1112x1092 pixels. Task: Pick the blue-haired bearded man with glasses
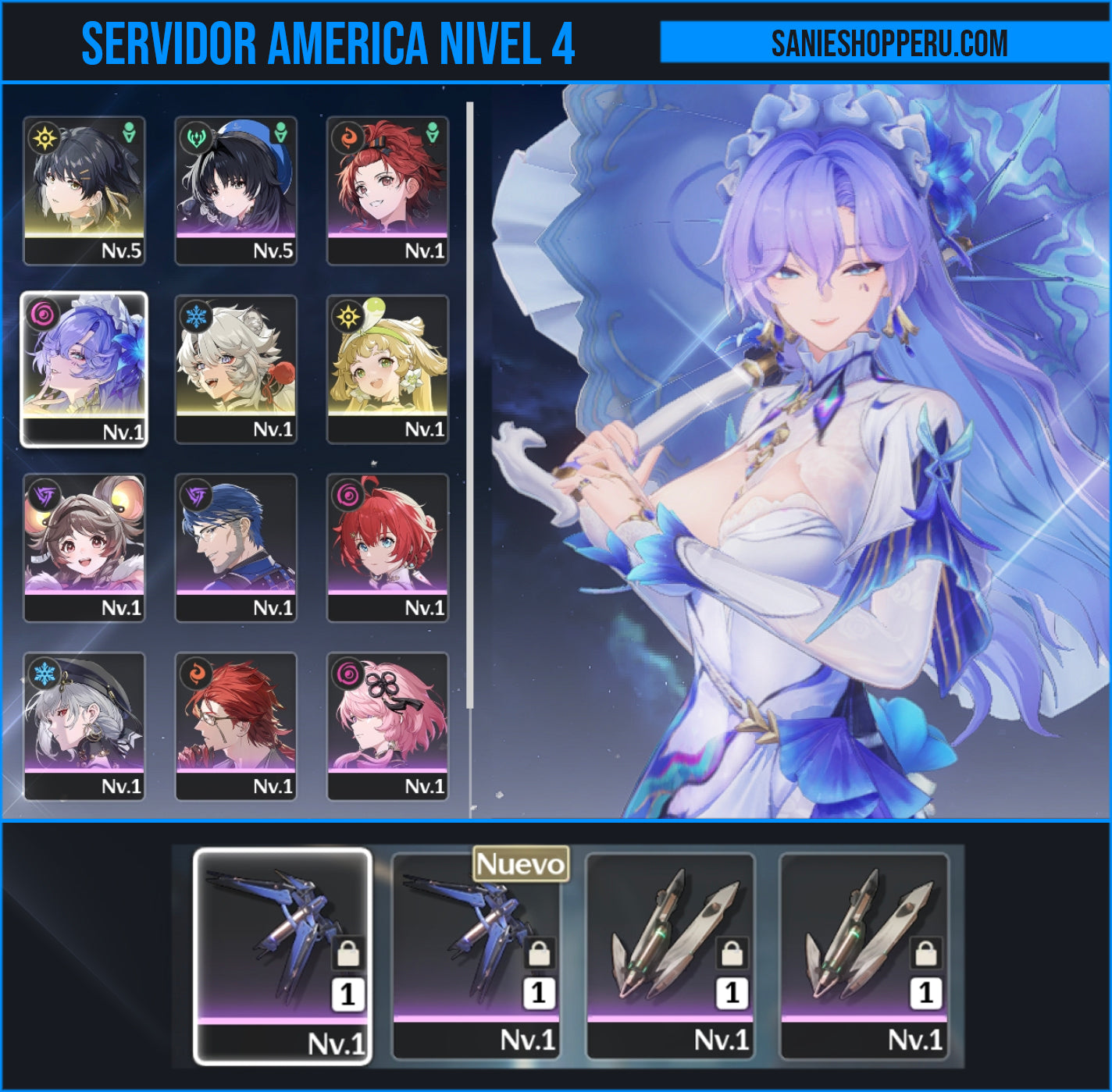point(236,548)
